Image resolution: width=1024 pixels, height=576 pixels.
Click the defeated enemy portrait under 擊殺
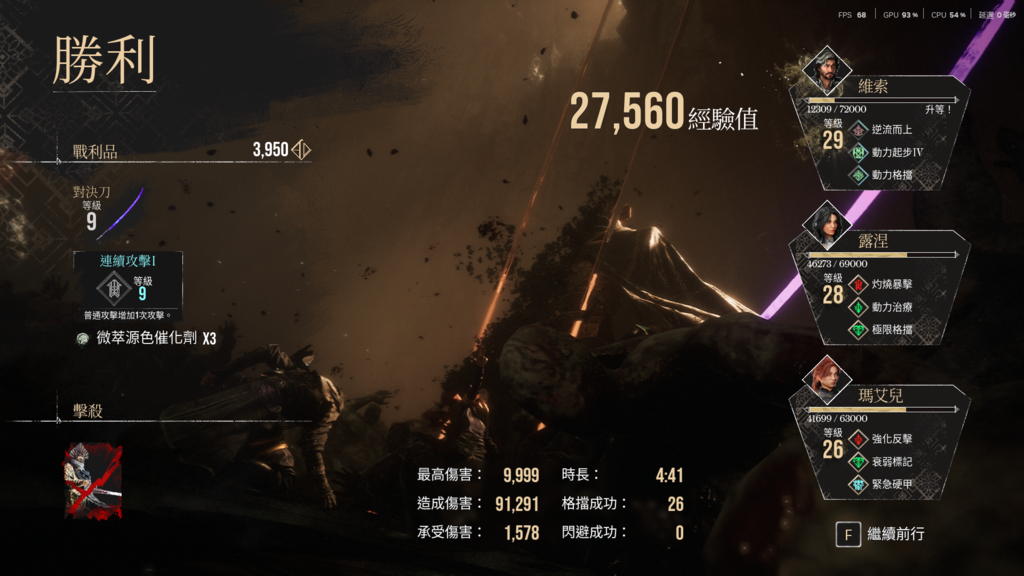click(93, 481)
